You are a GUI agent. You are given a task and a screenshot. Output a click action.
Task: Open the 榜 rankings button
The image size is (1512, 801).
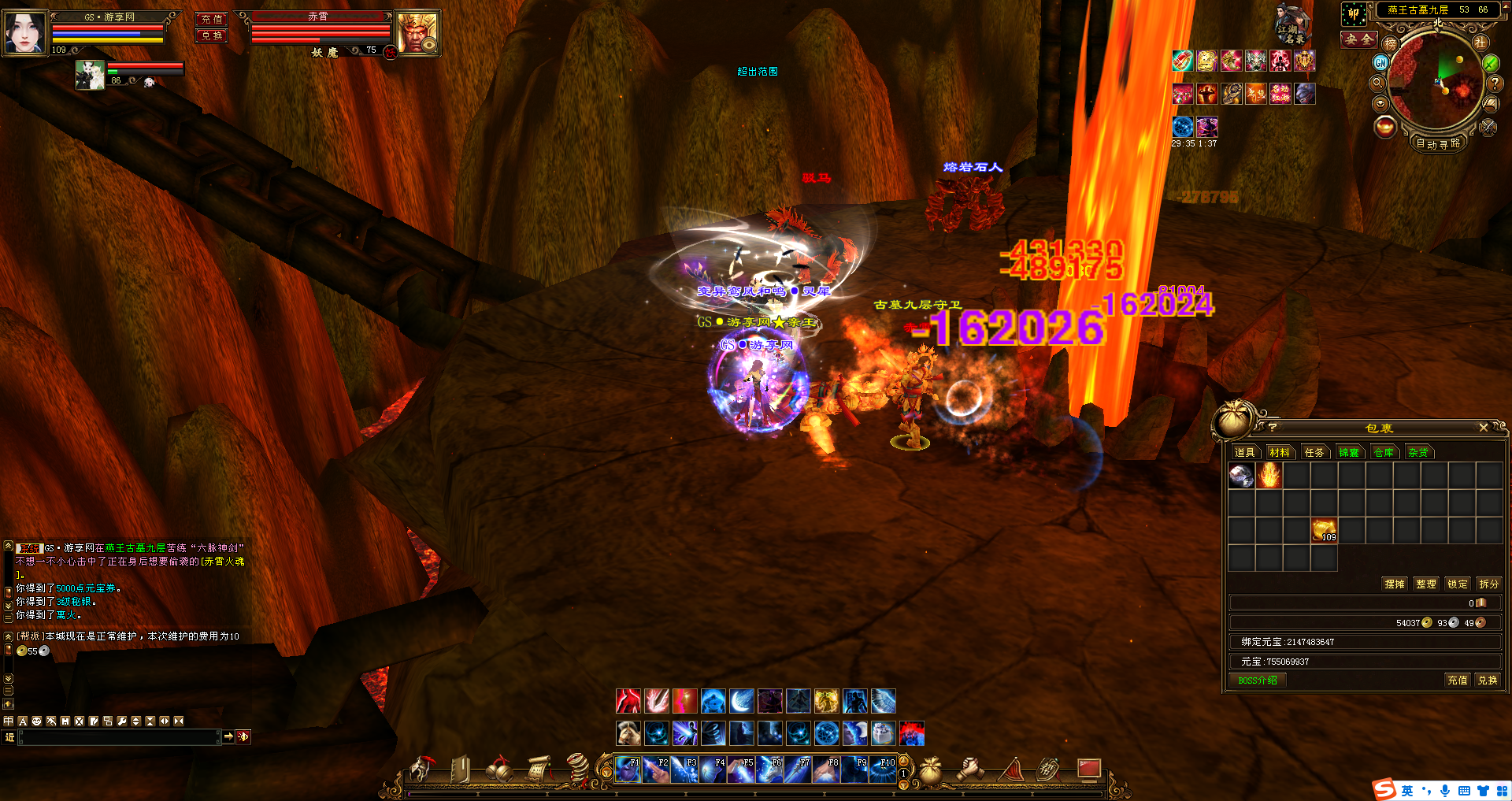pyautogui.click(x=1390, y=44)
